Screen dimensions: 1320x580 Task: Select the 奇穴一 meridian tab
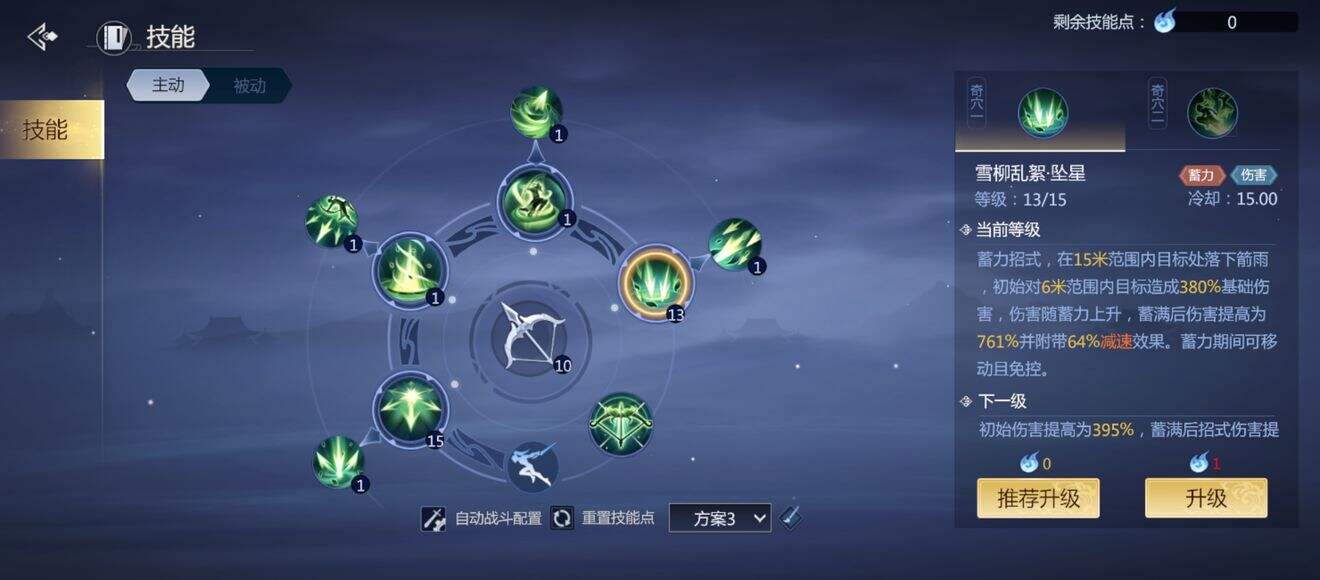pyautogui.click(x=1040, y=112)
